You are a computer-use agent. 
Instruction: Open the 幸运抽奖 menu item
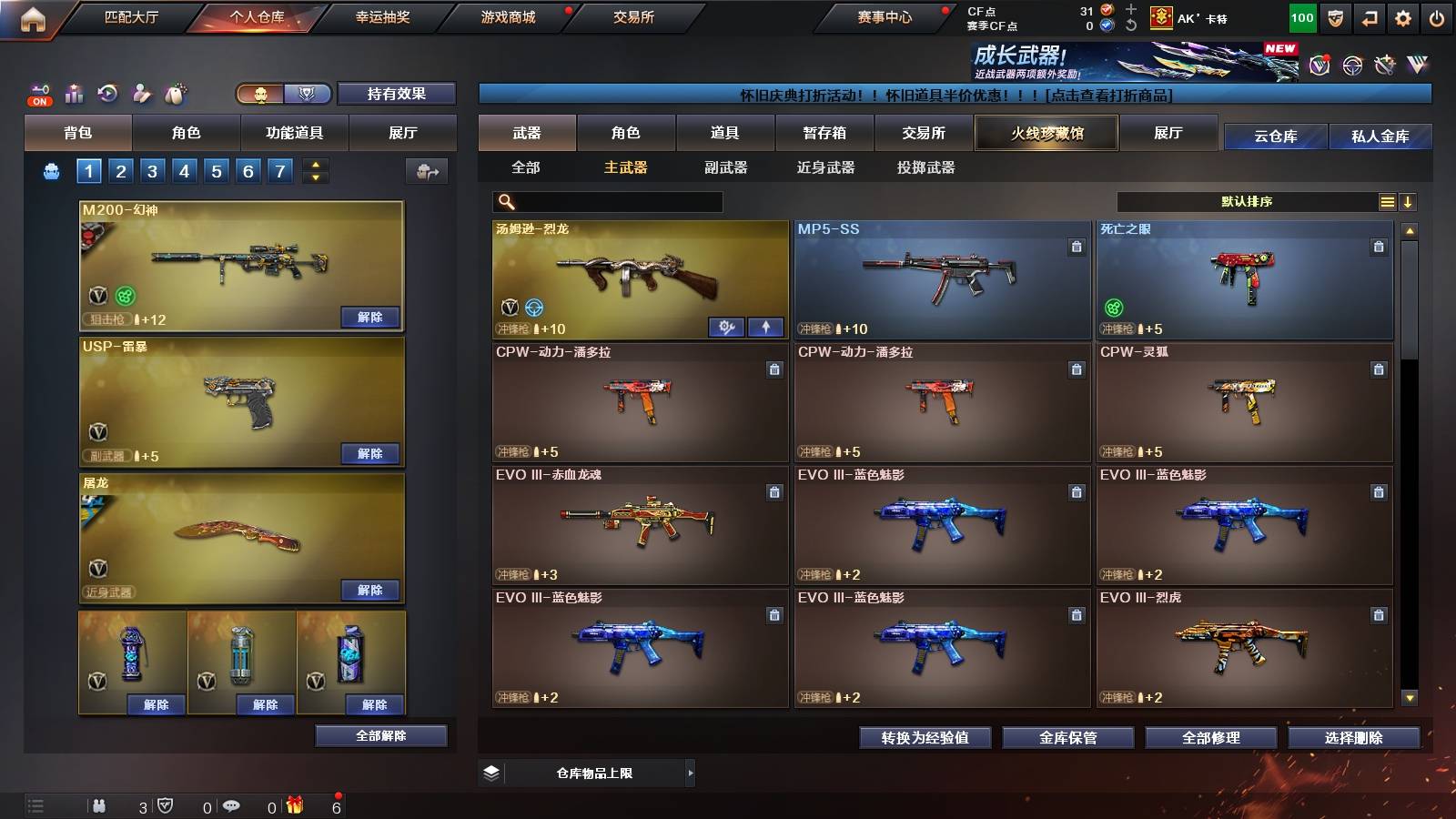(x=384, y=16)
